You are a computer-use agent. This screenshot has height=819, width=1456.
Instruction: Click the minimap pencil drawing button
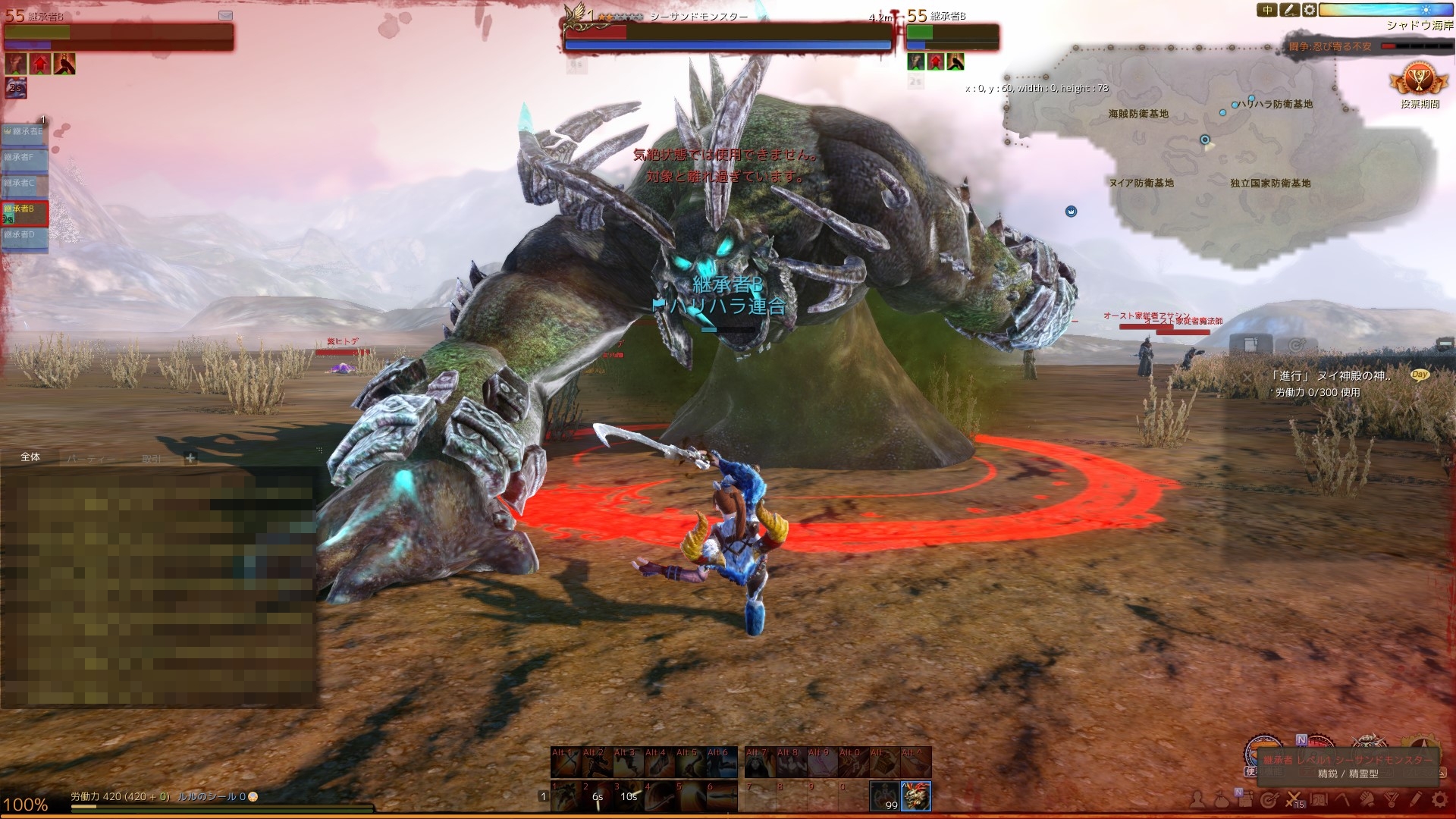pyautogui.click(x=1289, y=10)
